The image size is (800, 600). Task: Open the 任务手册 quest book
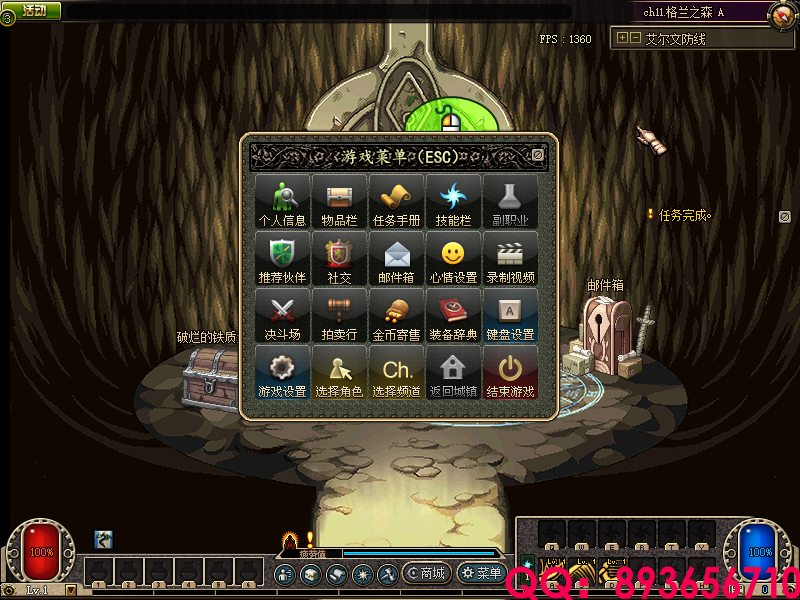point(396,201)
